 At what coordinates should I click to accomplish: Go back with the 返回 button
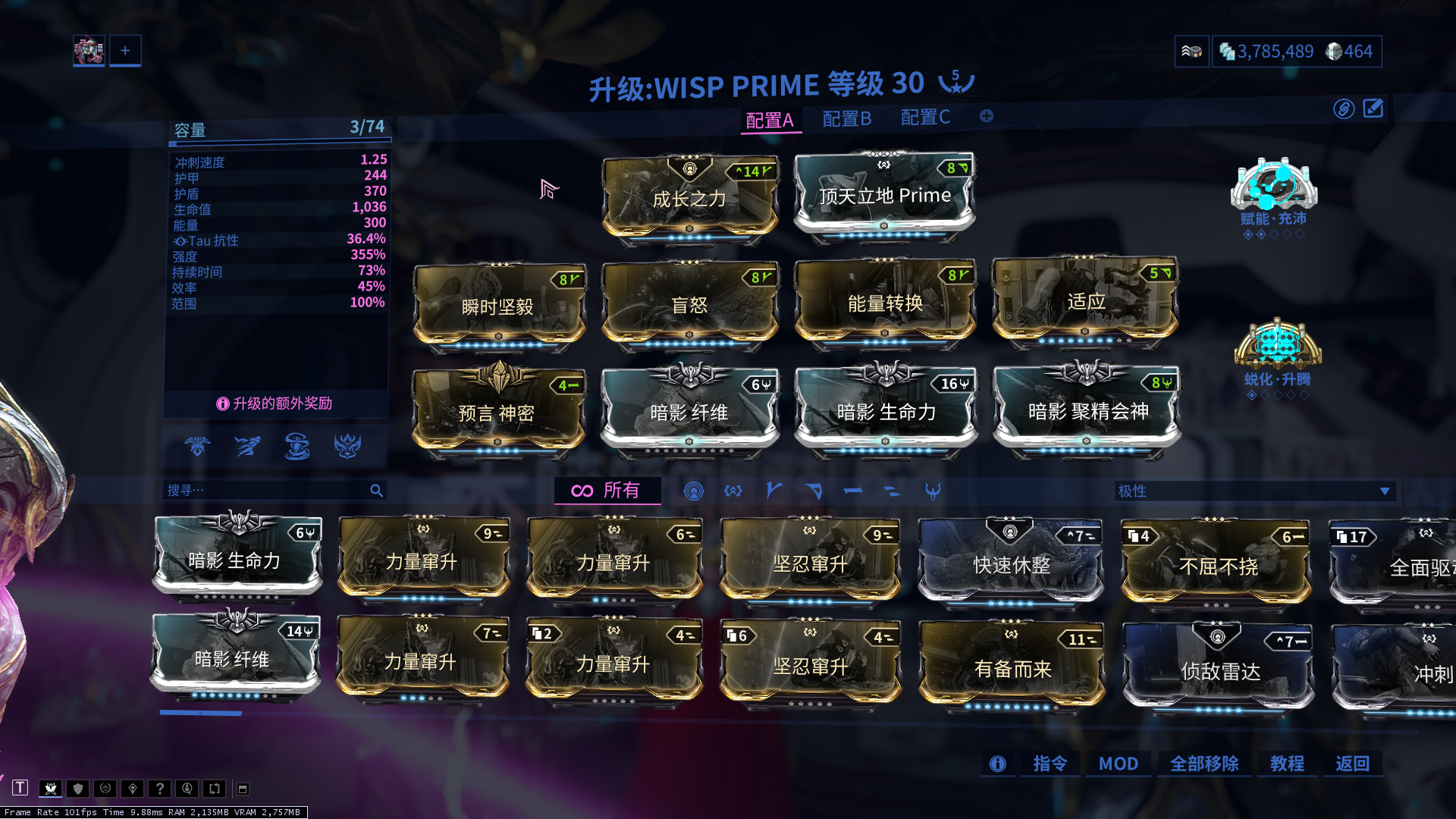1352,764
